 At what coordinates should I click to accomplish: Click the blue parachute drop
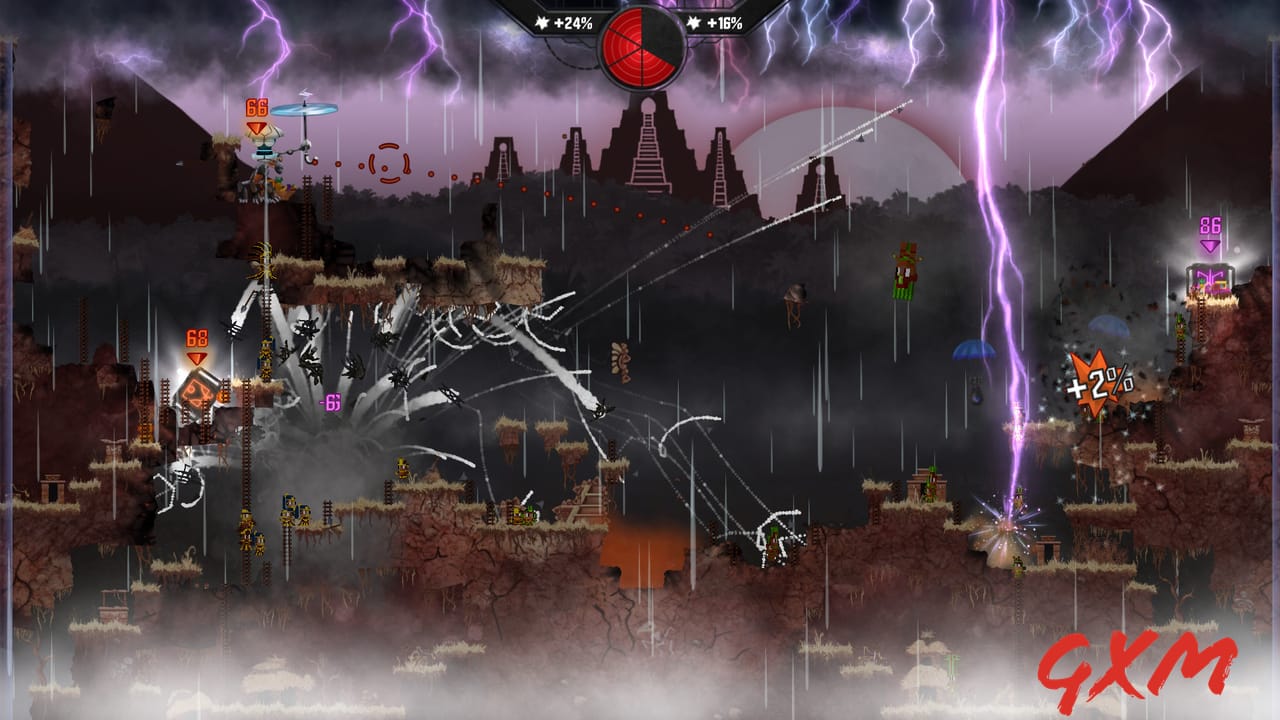pyautogui.click(x=975, y=350)
